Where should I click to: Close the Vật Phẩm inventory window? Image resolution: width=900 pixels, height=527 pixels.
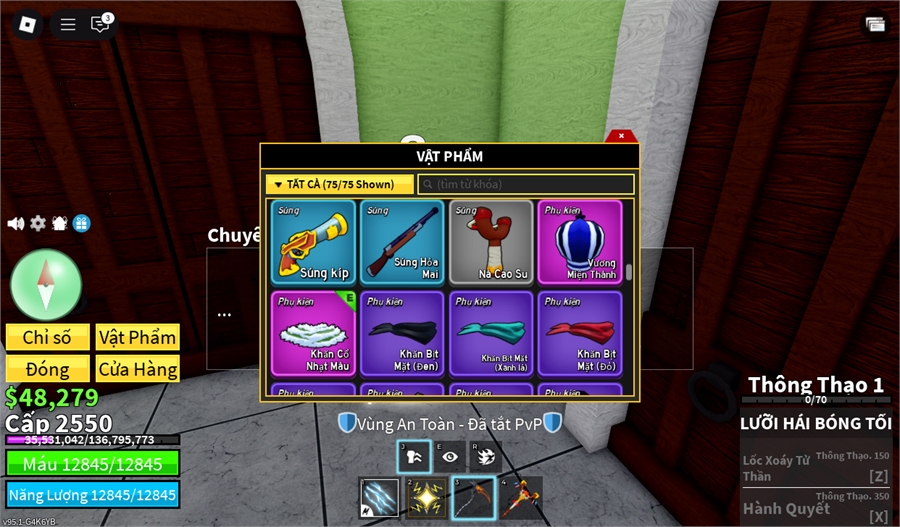(621, 136)
